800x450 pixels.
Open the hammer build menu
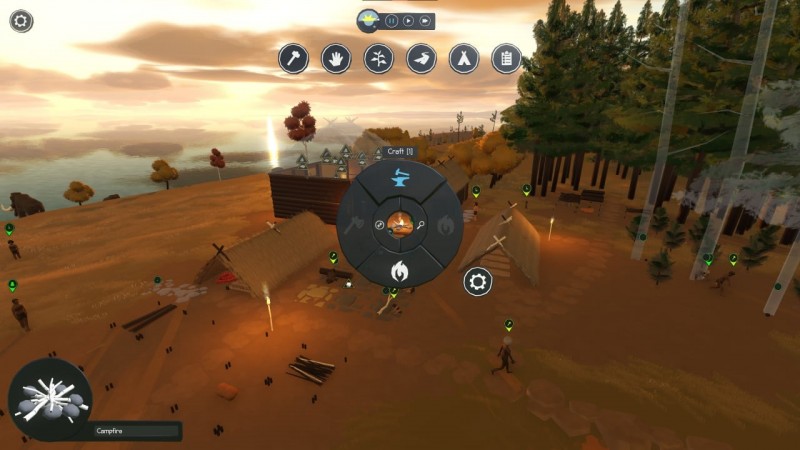coord(293,58)
